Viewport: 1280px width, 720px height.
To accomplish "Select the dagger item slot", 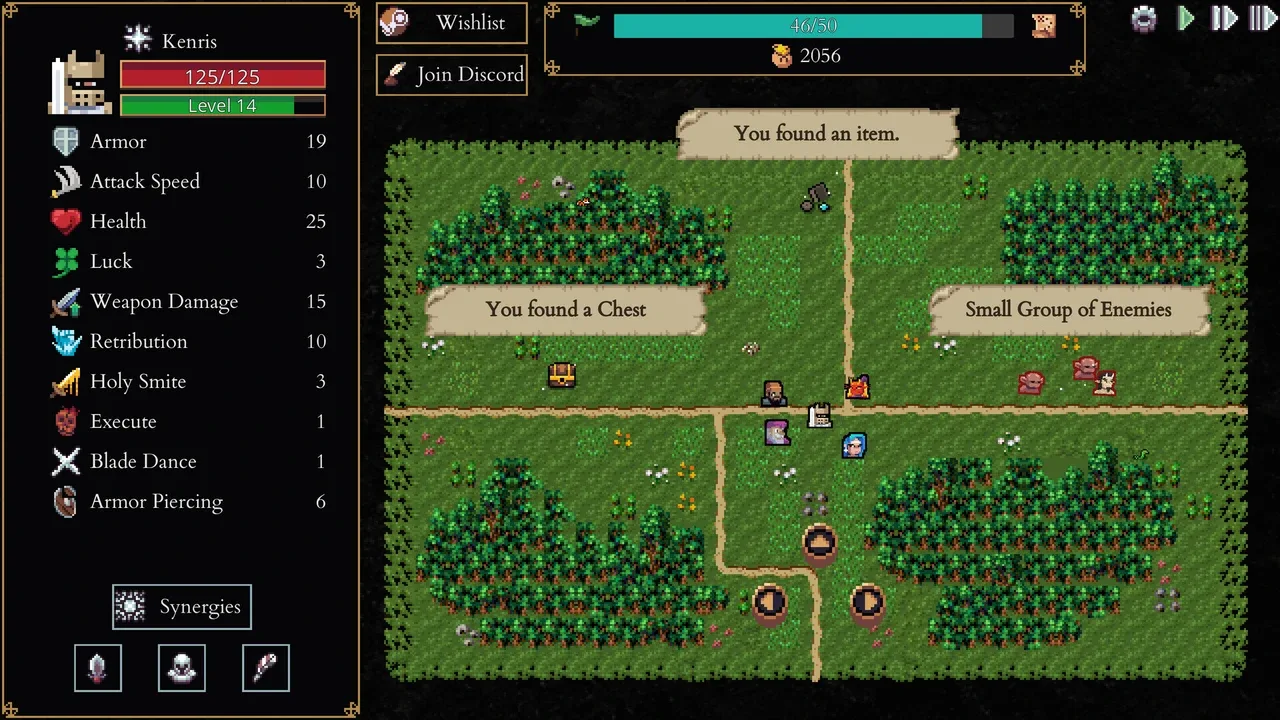I will point(98,668).
